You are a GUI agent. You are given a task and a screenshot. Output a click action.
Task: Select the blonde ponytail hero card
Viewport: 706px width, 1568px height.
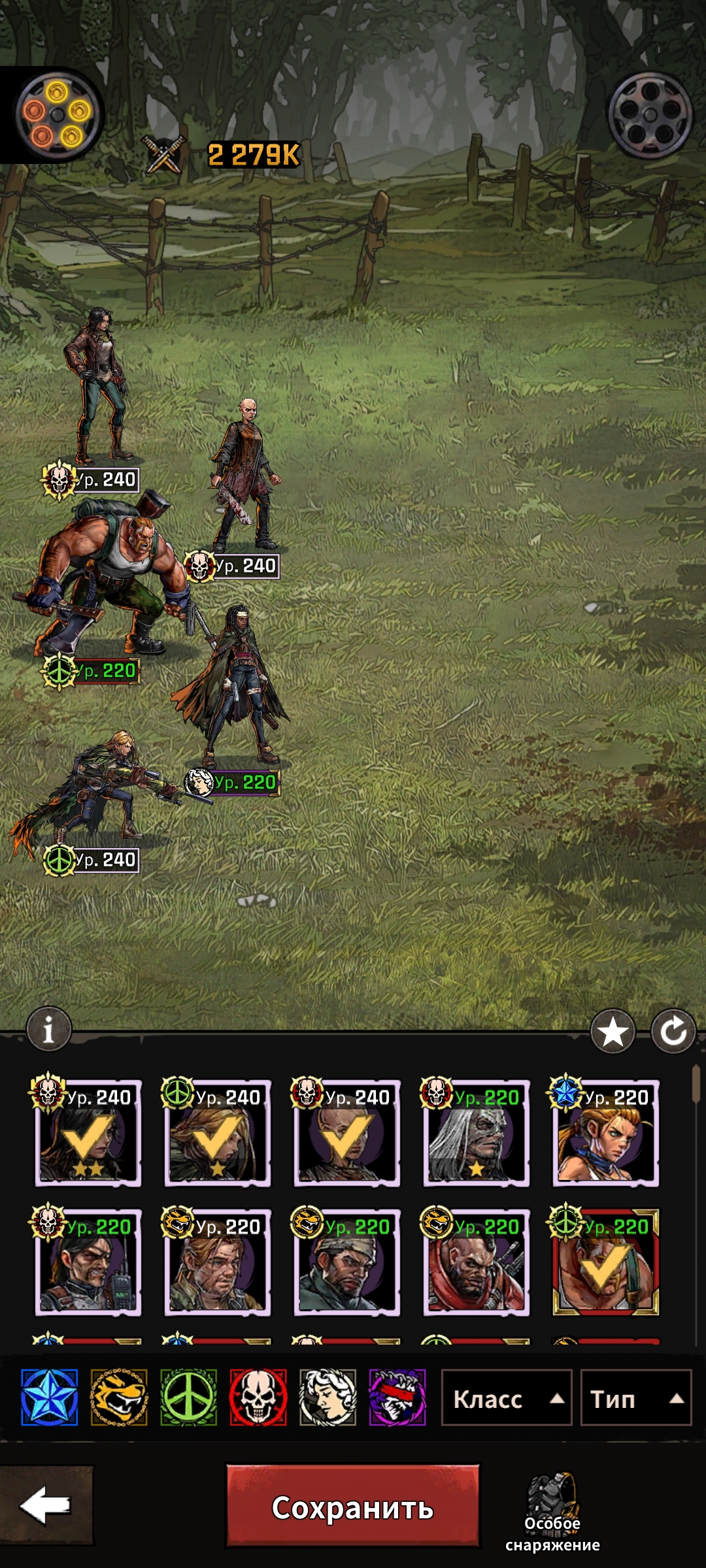tap(605, 1134)
